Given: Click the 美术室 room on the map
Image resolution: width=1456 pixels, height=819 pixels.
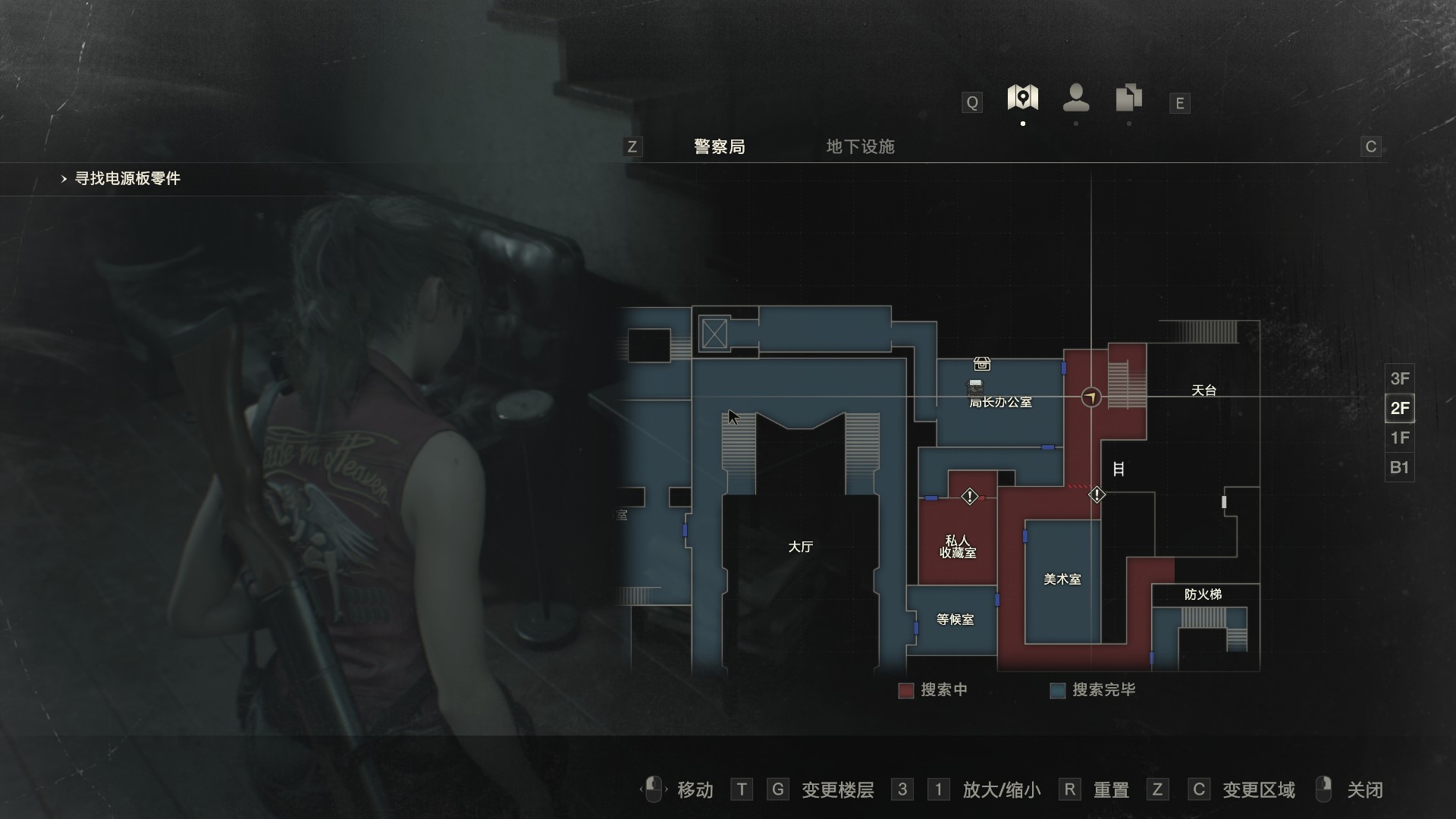Looking at the screenshot, I should 1062,579.
